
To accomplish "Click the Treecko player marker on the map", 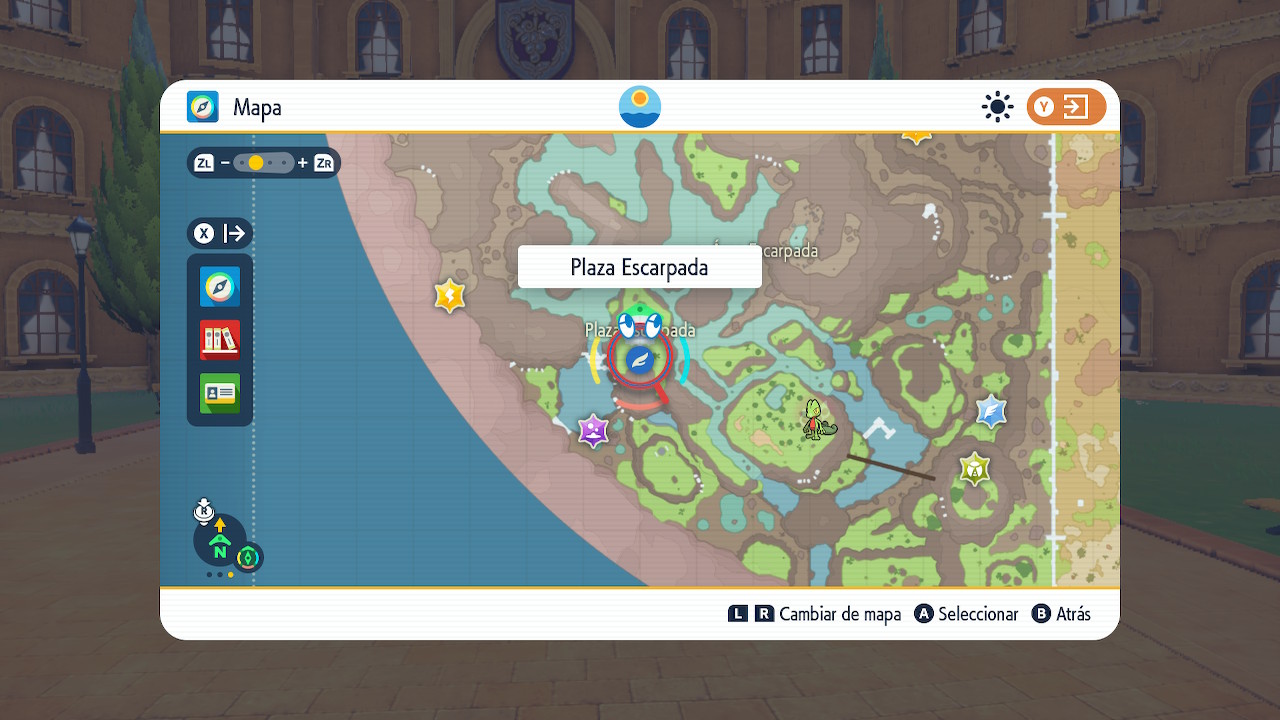I will click(818, 418).
